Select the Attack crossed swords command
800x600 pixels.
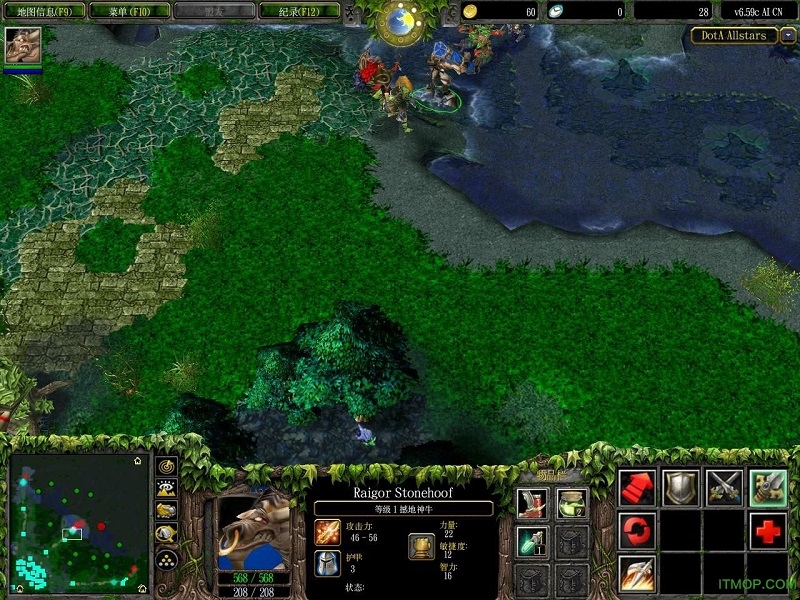[x=725, y=487]
